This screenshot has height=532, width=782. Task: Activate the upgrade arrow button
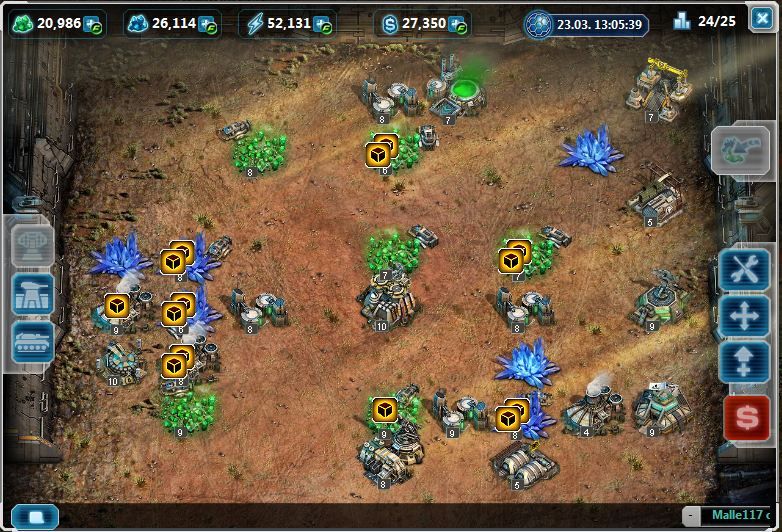point(744,362)
